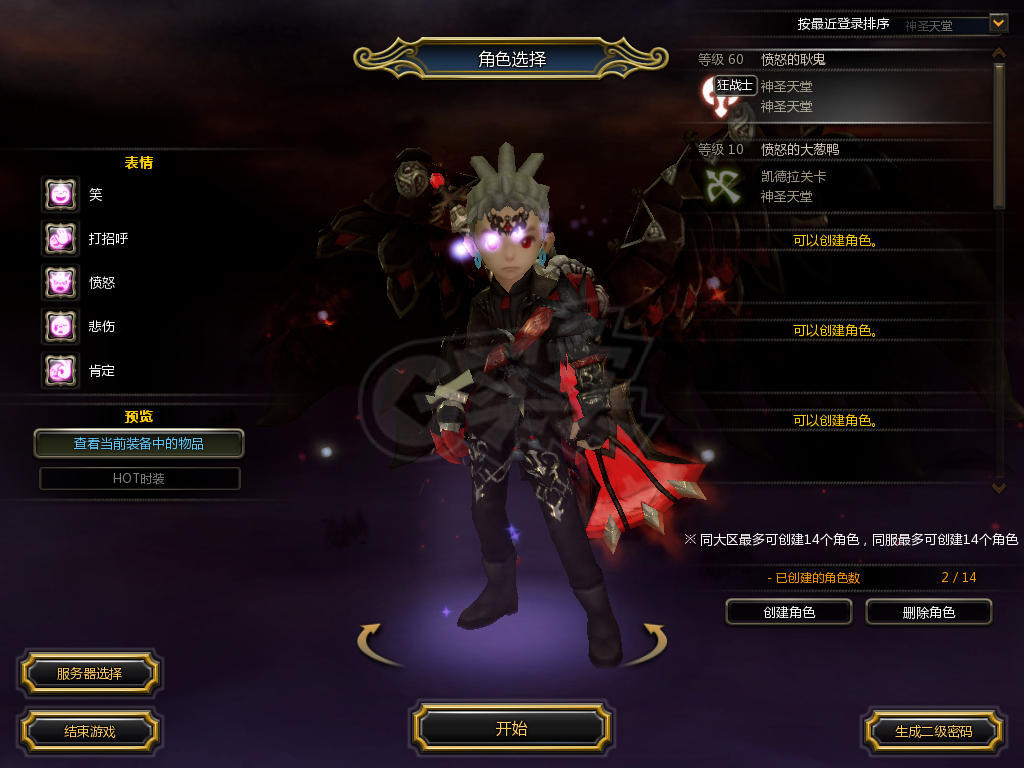Click 结束游戏 to exit the game

pos(89,731)
